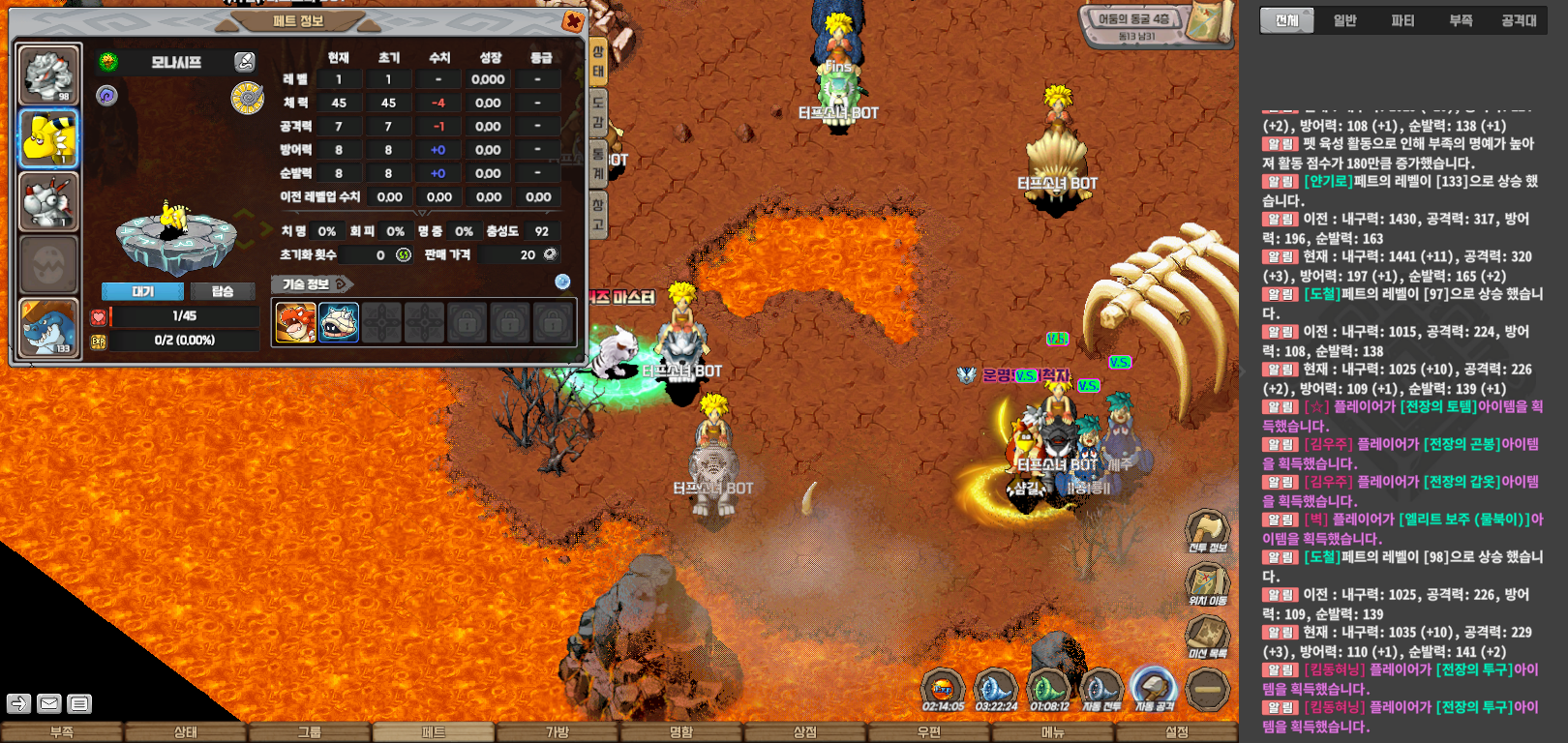Select the blue dinosaur pet level 133
The image size is (1568, 743).
tap(48, 327)
